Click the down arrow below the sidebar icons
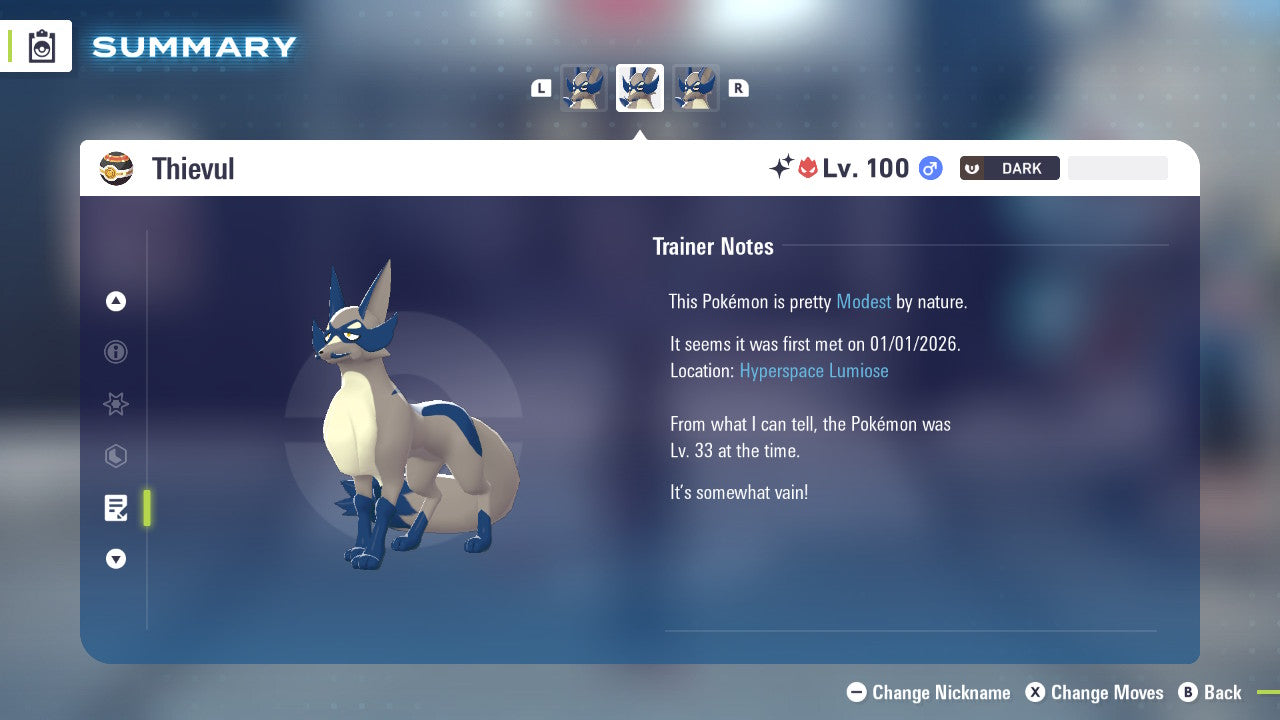 coord(115,559)
